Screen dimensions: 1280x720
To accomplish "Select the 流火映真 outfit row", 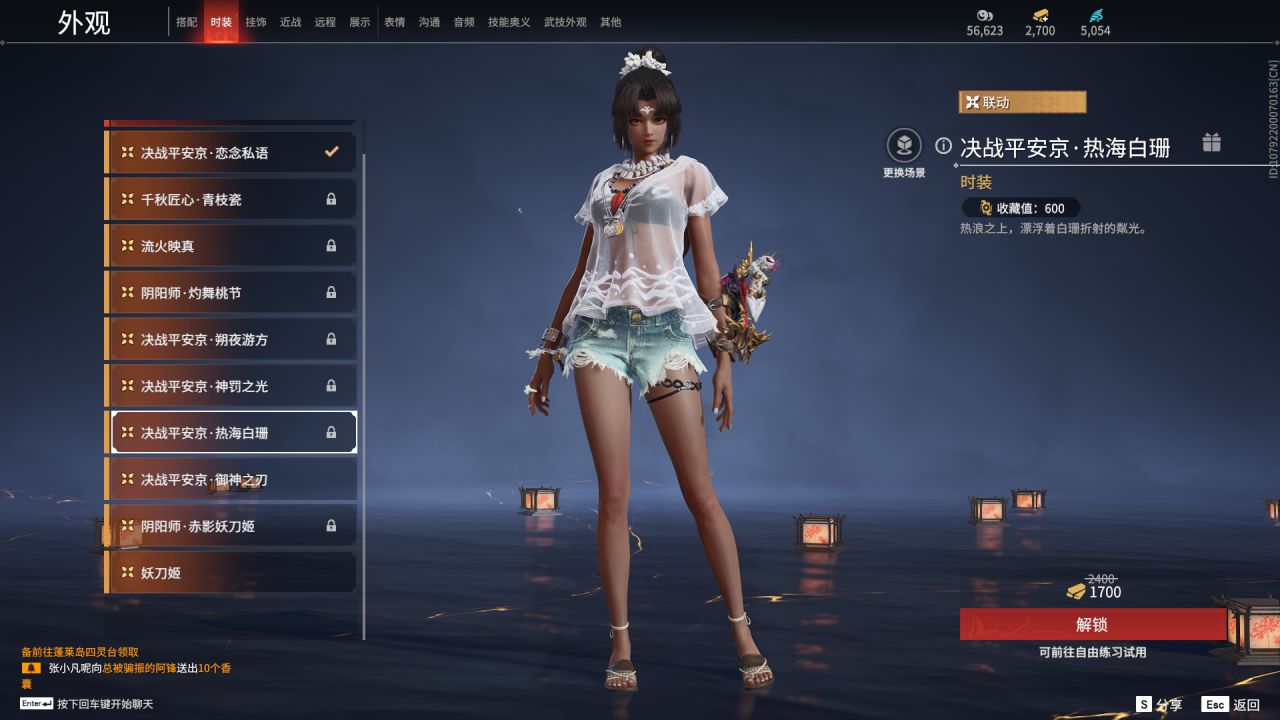I will 231,246.
